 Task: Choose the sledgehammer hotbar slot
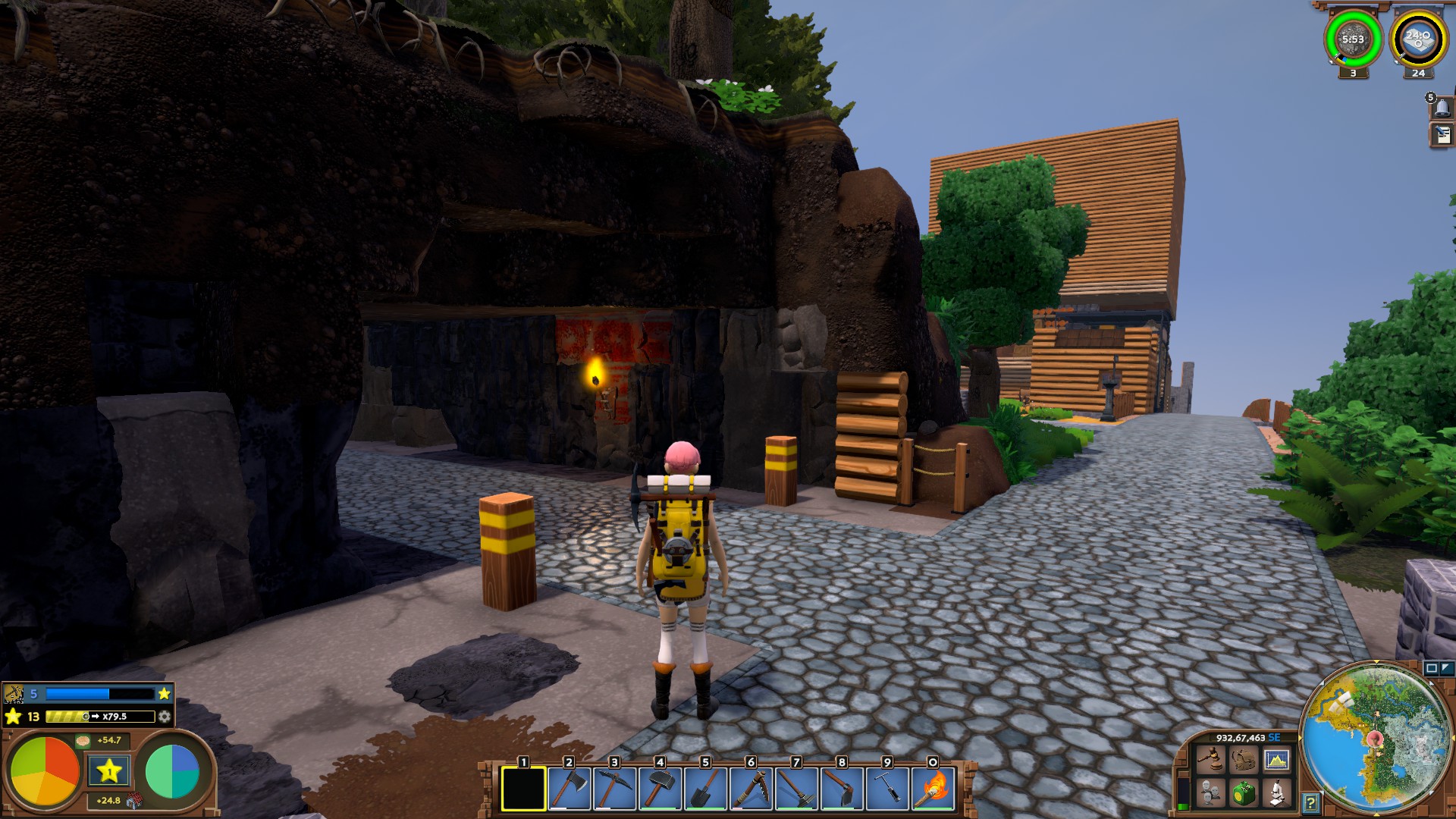pyautogui.click(x=660, y=789)
